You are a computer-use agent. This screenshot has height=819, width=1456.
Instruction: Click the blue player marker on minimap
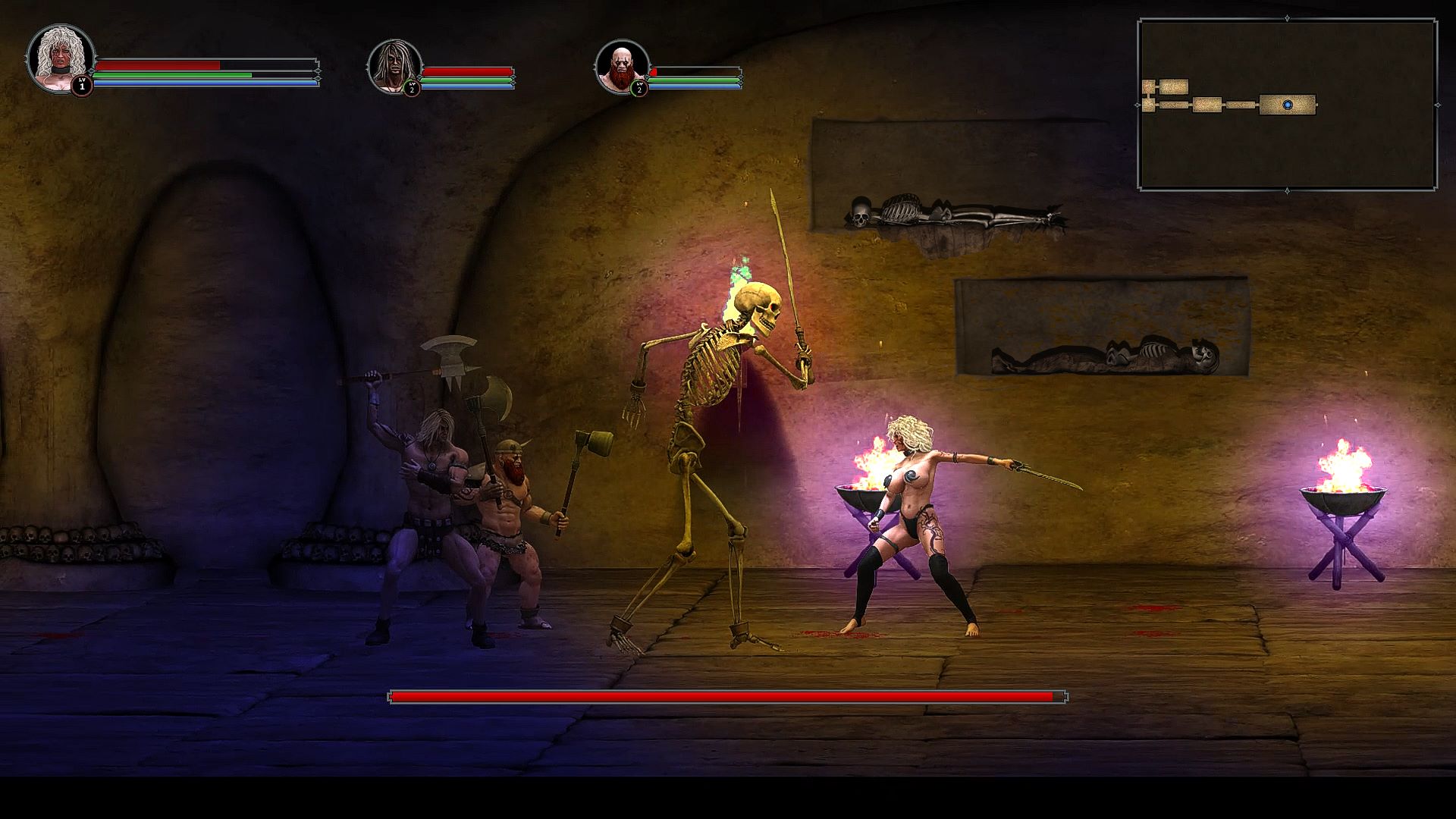[x=1288, y=105]
